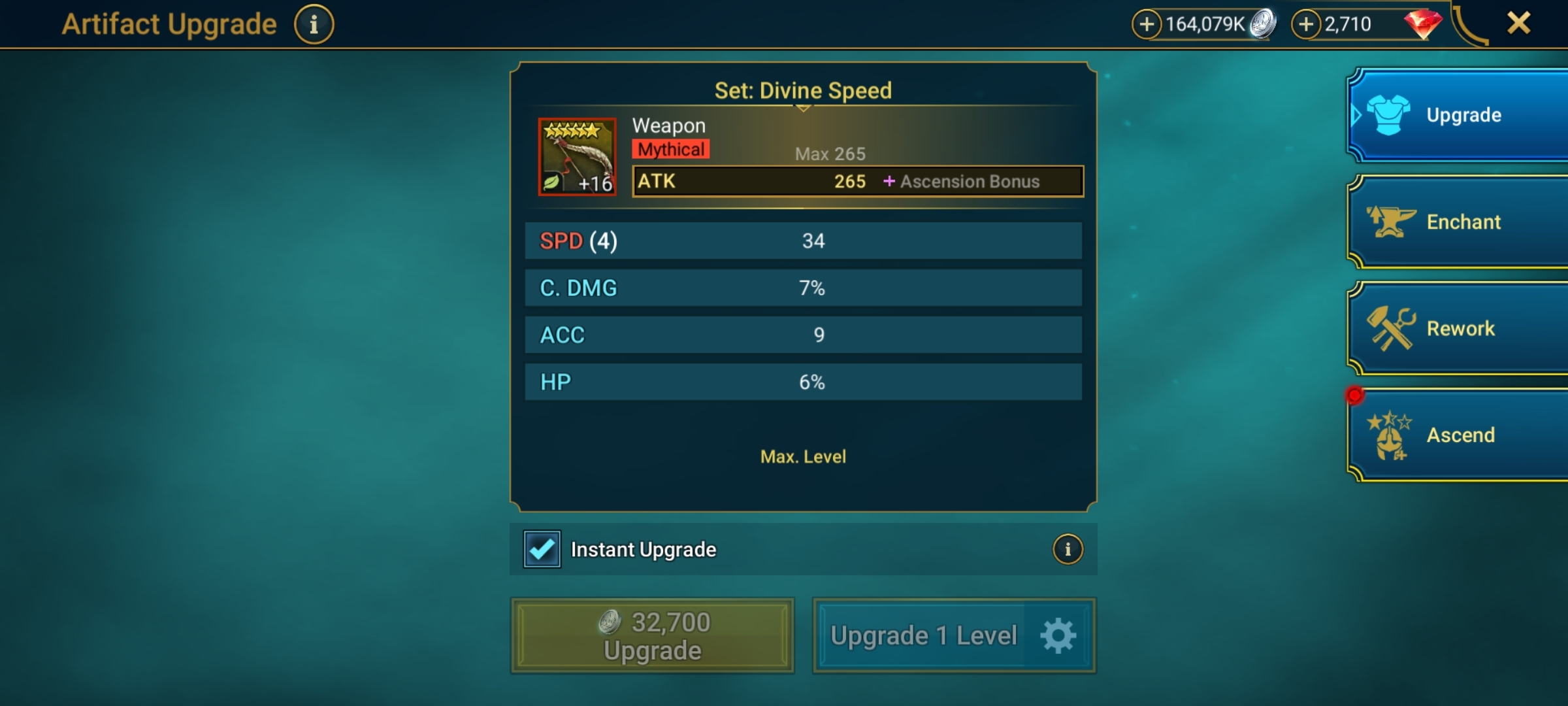The image size is (1568, 706).
Task: Click the info icon beside Instant Upgrade
Action: tap(1067, 549)
